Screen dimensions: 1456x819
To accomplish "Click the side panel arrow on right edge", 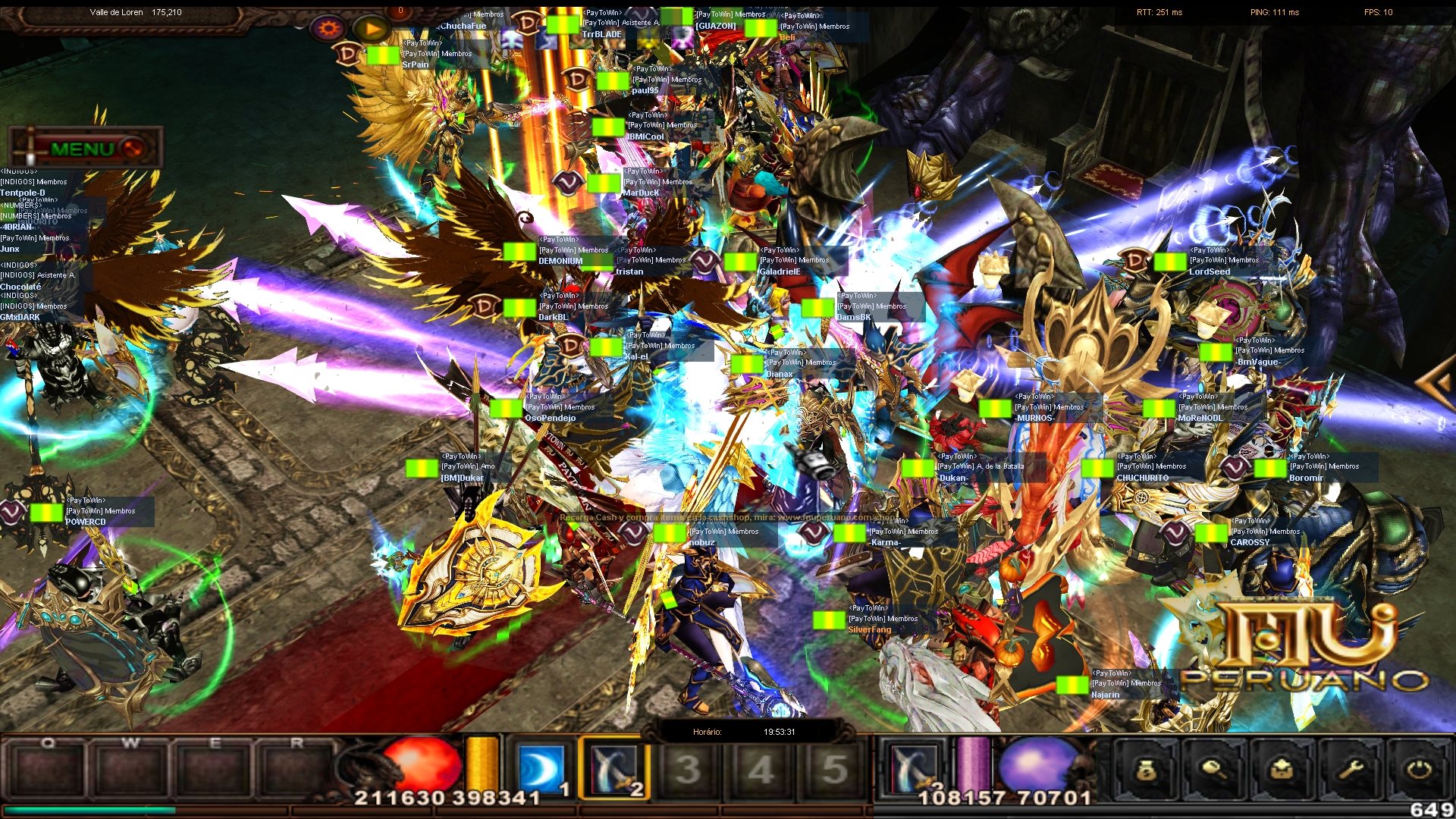I will click(x=1437, y=384).
